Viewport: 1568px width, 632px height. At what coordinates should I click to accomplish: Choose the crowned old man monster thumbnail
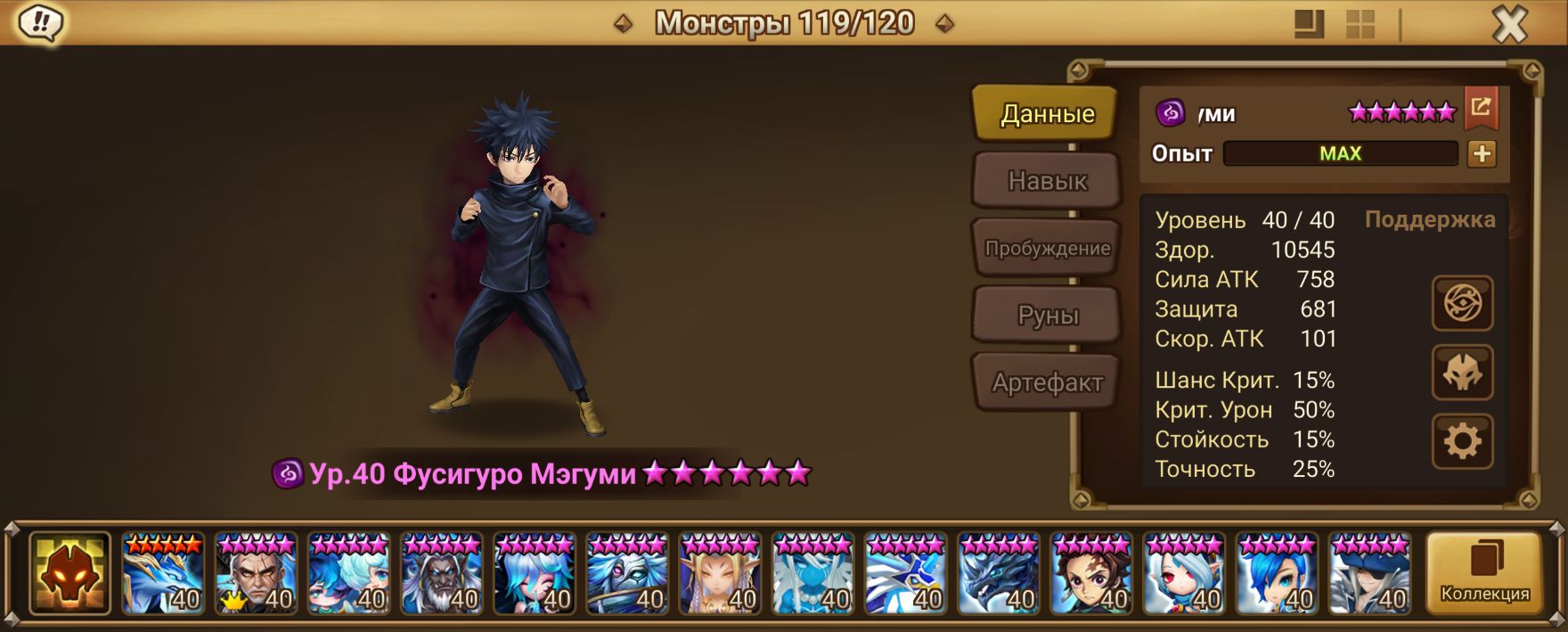[256, 573]
